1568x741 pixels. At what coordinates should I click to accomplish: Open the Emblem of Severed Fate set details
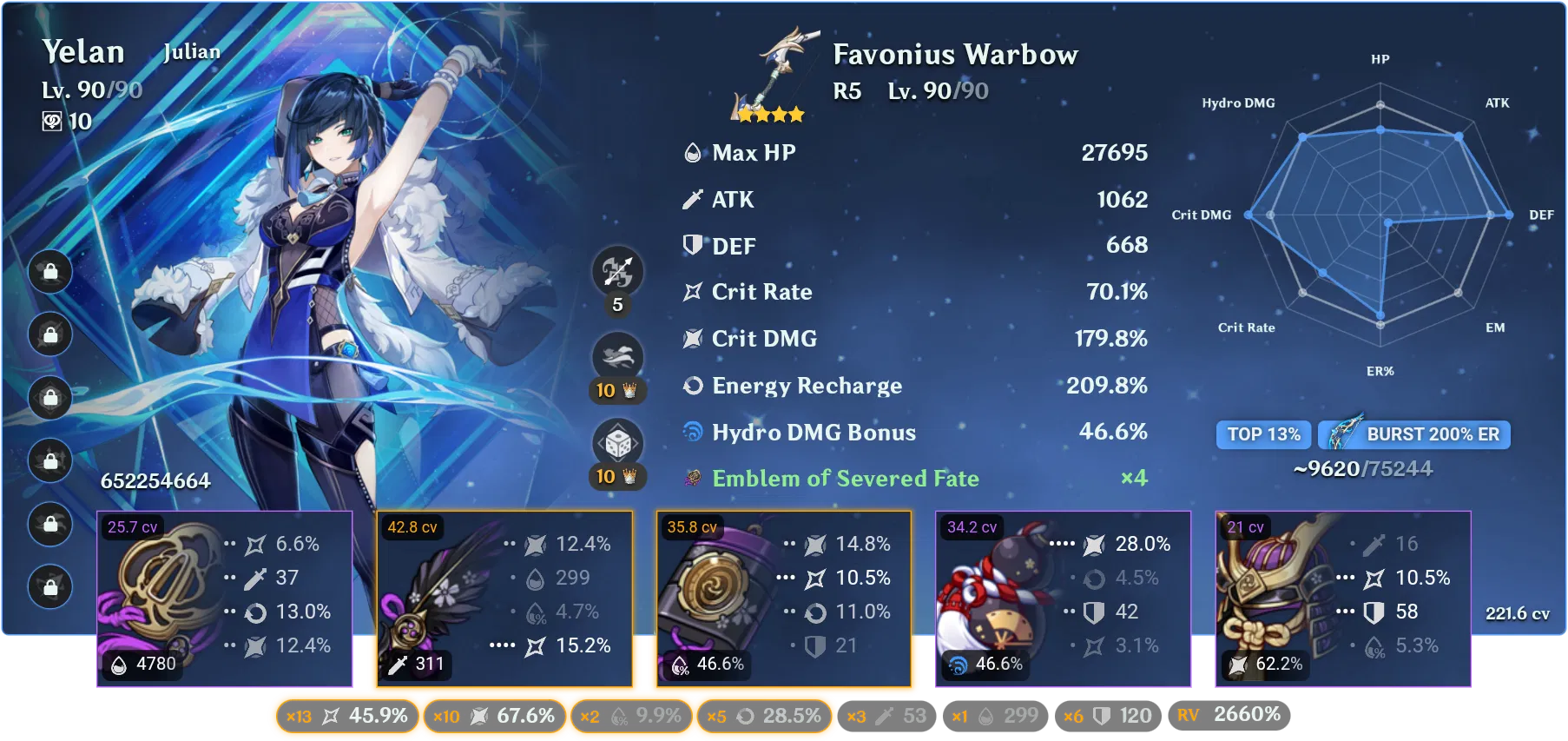point(845,478)
